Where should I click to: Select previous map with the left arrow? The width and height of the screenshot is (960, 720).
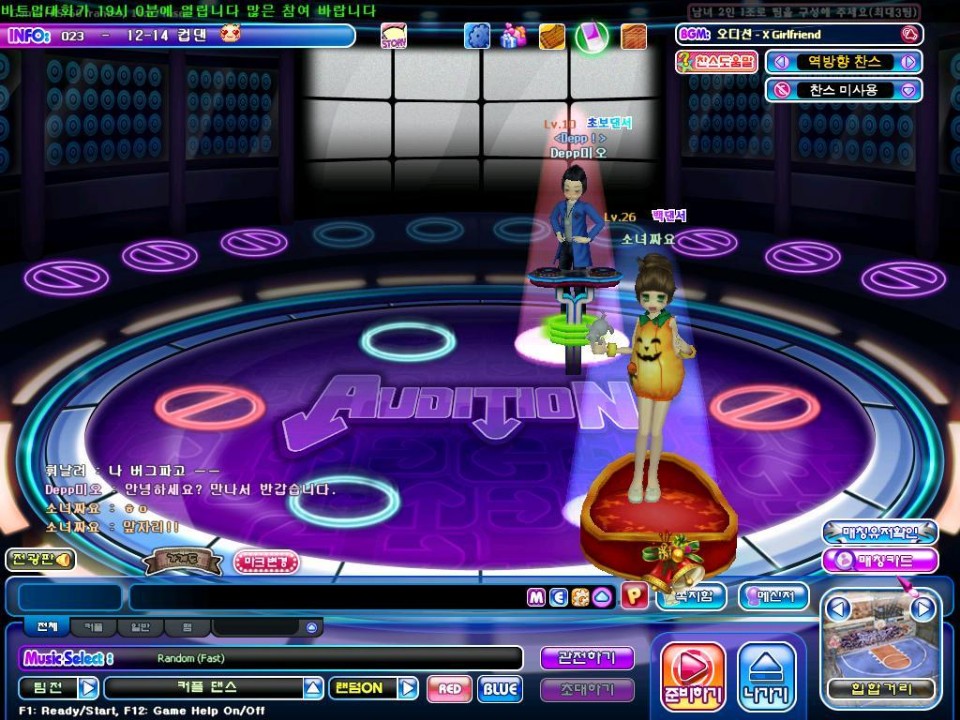(x=839, y=607)
